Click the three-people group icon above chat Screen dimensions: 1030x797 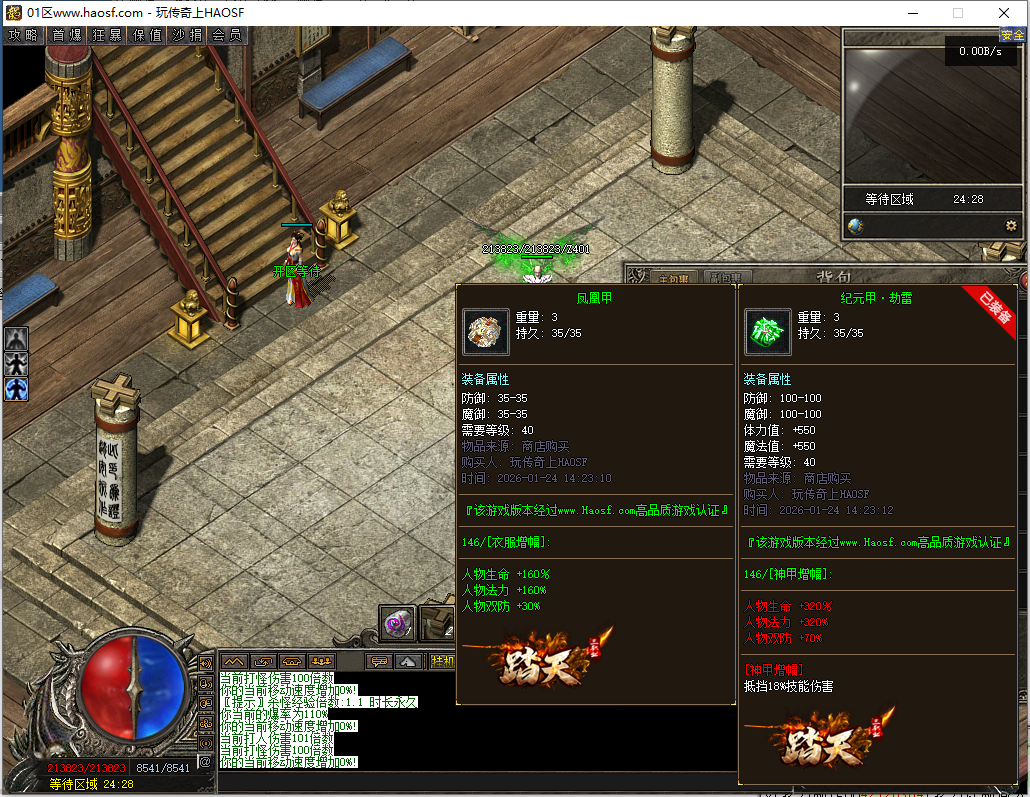(x=321, y=661)
